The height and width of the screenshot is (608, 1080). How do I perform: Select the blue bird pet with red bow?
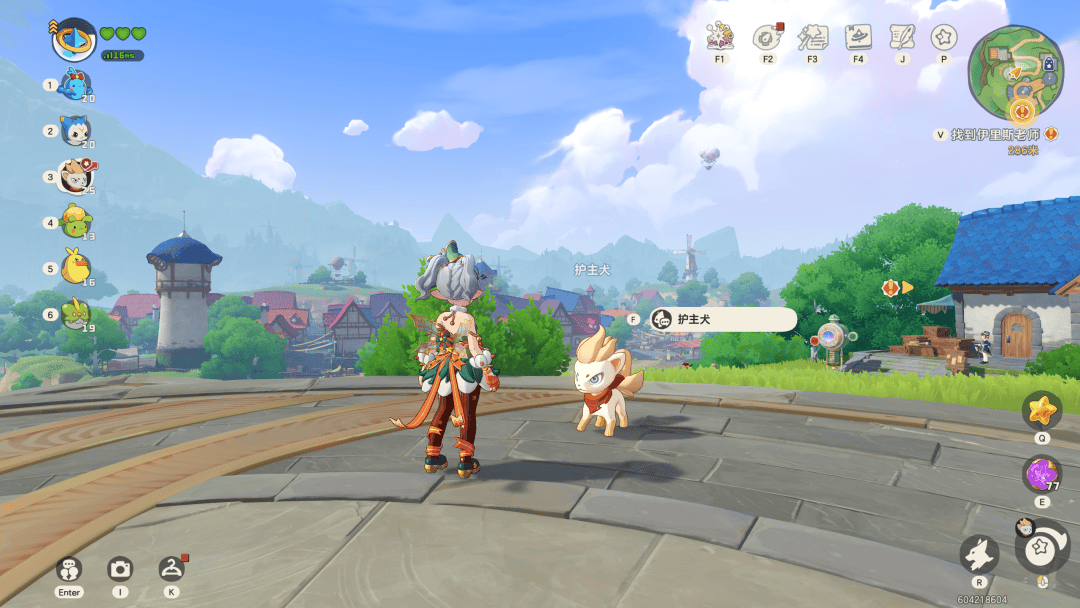coord(75,85)
